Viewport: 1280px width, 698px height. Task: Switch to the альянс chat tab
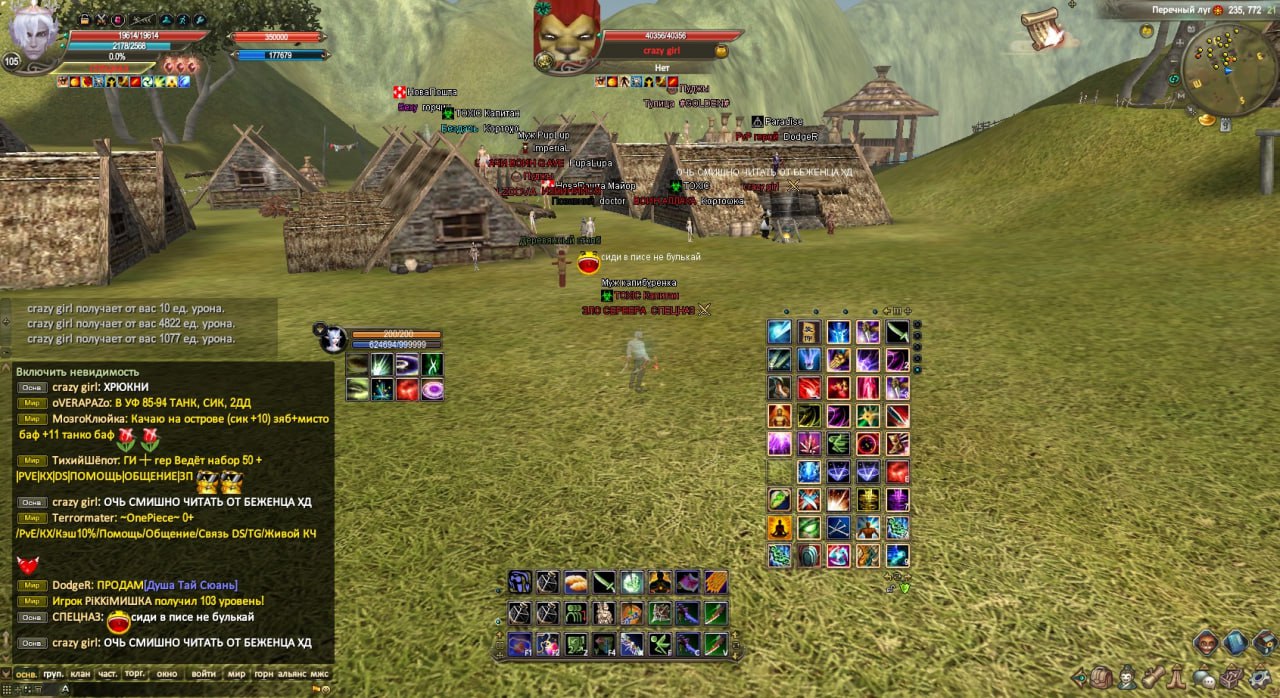[292, 674]
